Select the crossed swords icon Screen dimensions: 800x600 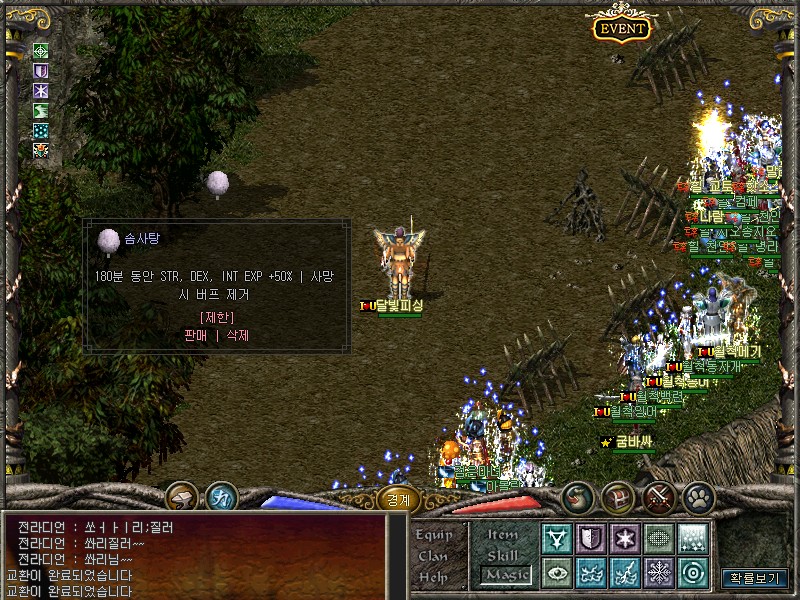pyautogui.click(x=659, y=496)
